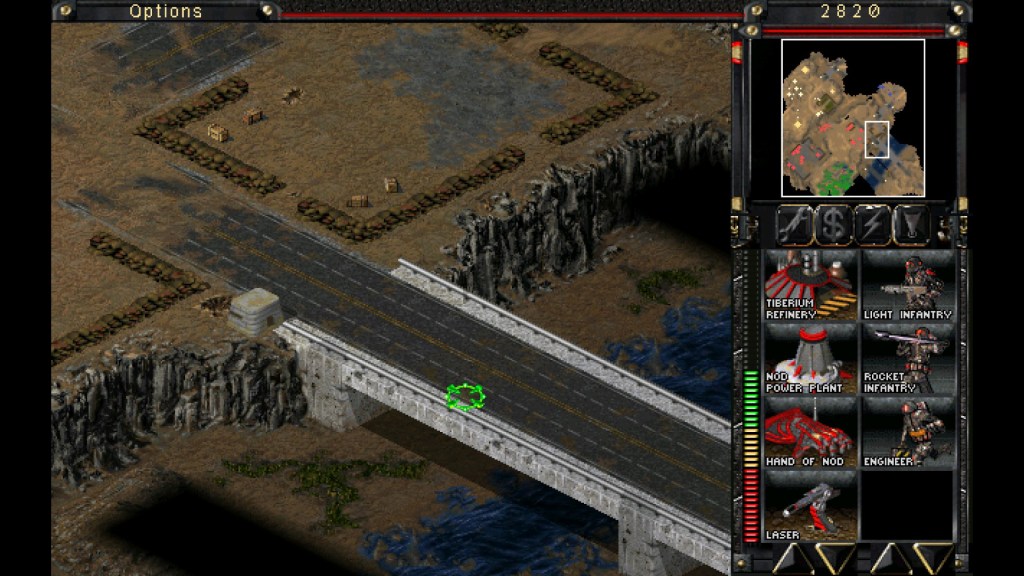Train a Rocket Infantry unit
The width and height of the screenshot is (1024, 576).
point(907,359)
